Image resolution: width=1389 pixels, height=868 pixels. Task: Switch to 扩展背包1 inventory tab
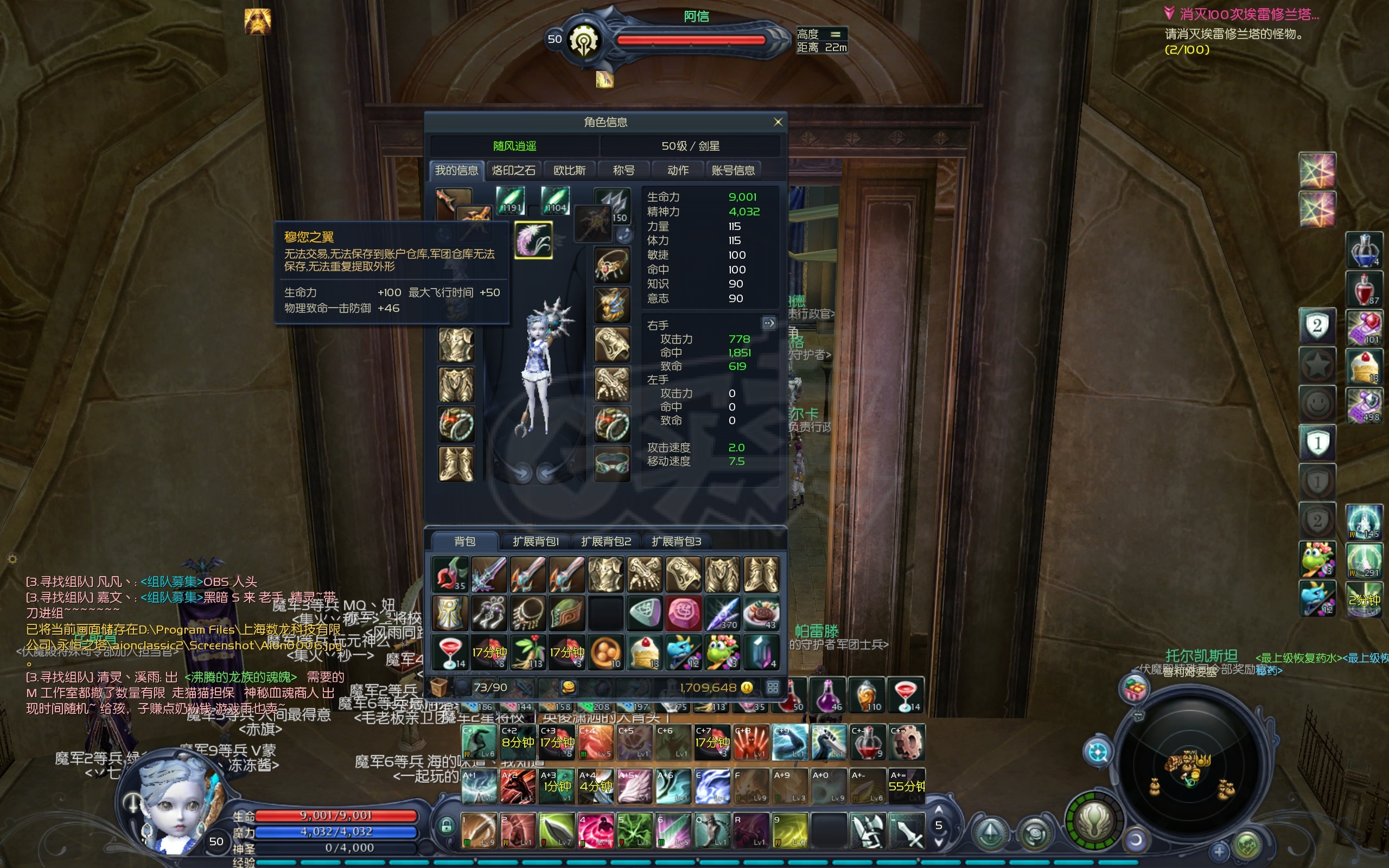[x=536, y=541]
